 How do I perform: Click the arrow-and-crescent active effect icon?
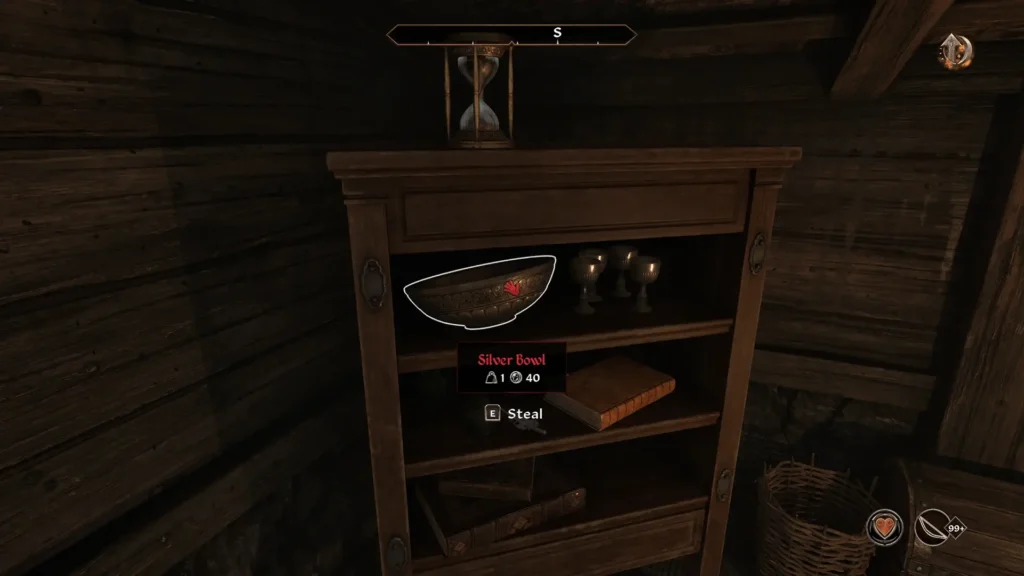pyautogui.click(x=955, y=51)
